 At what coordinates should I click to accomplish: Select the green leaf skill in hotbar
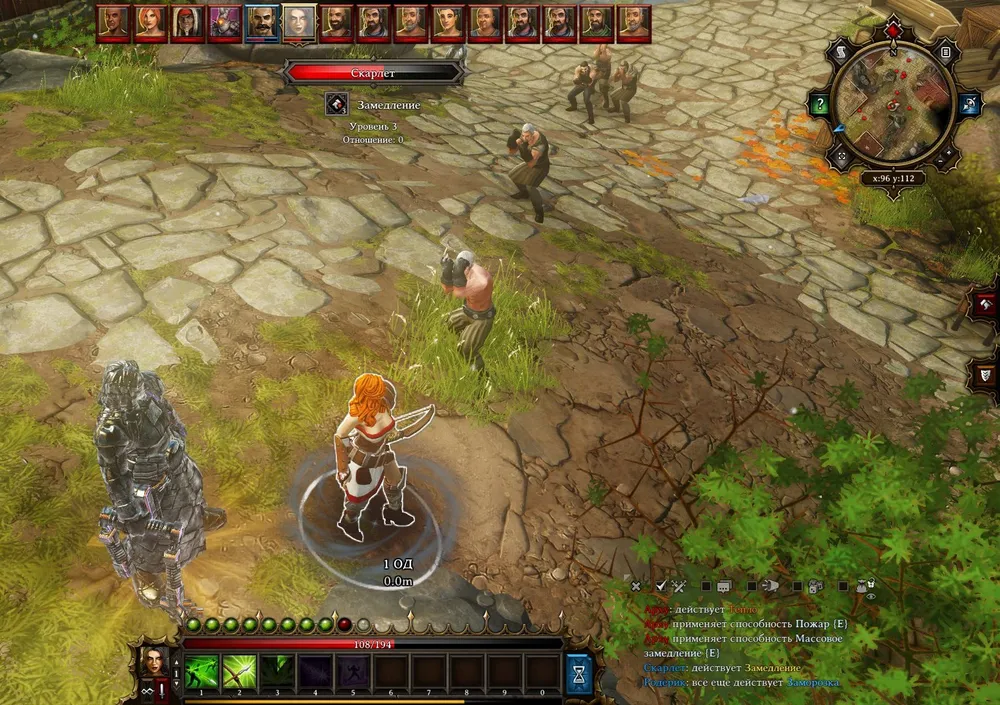click(x=278, y=671)
